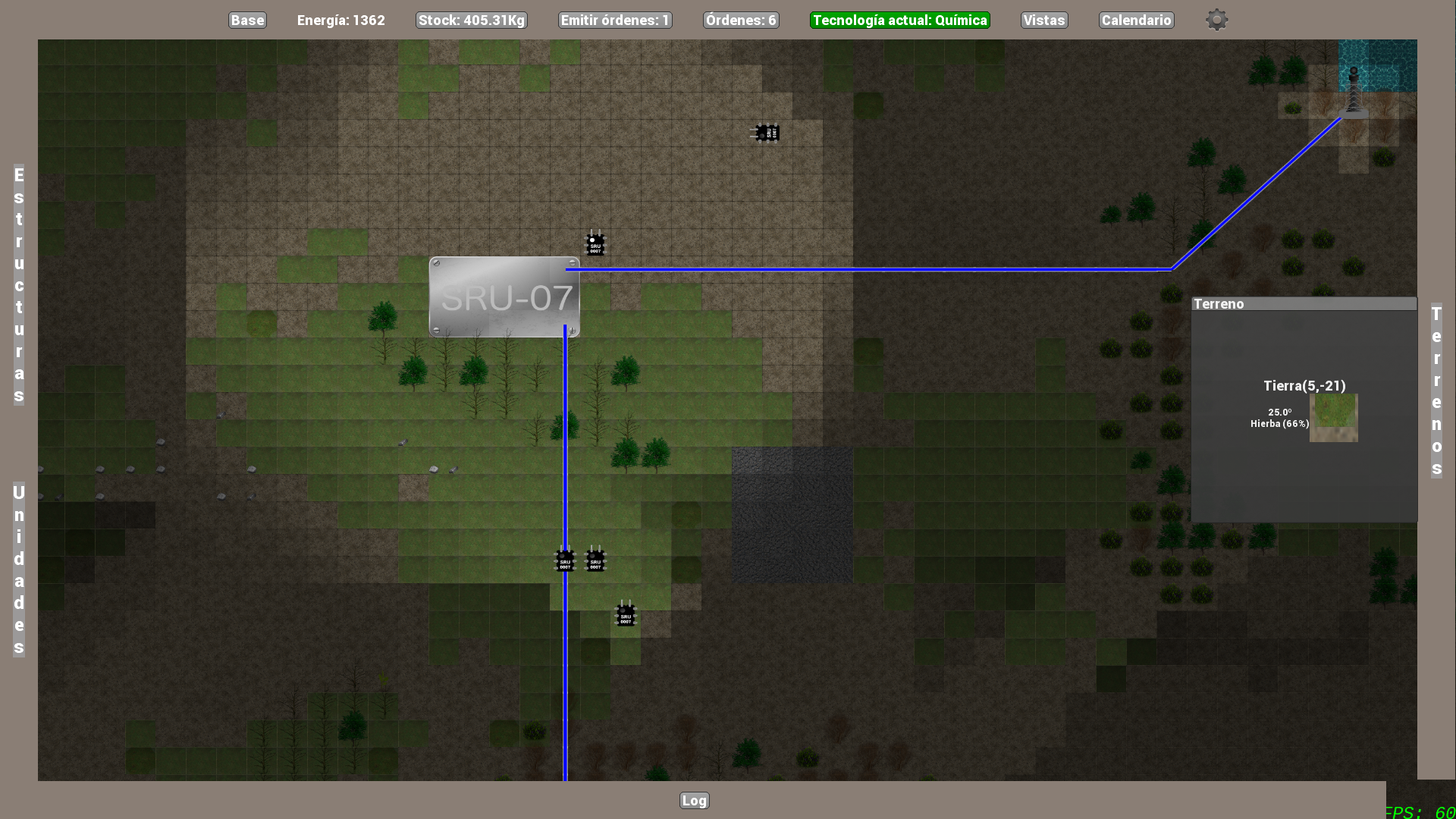Click the terrain tile thumbnail in the Terreno panel

coord(1333,418)
